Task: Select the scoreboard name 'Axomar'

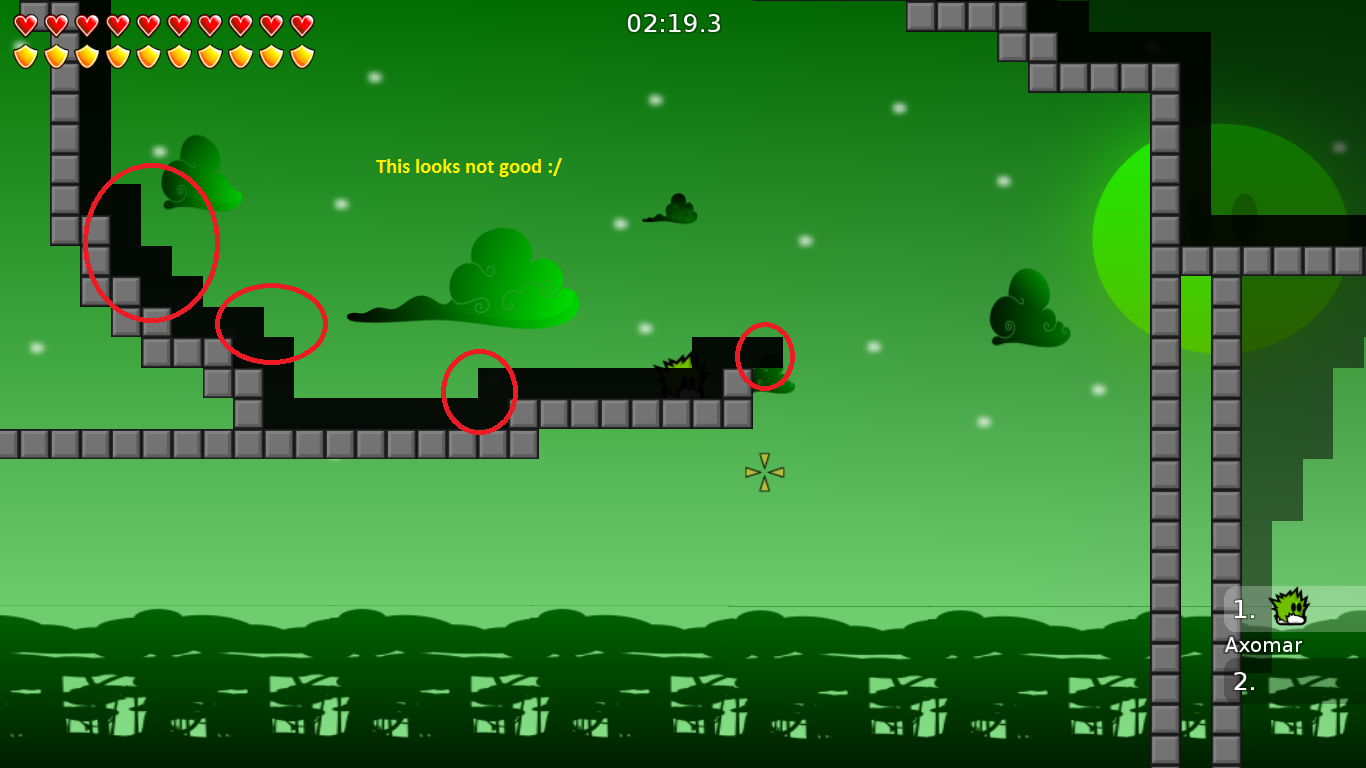Action: (1262, 646)
